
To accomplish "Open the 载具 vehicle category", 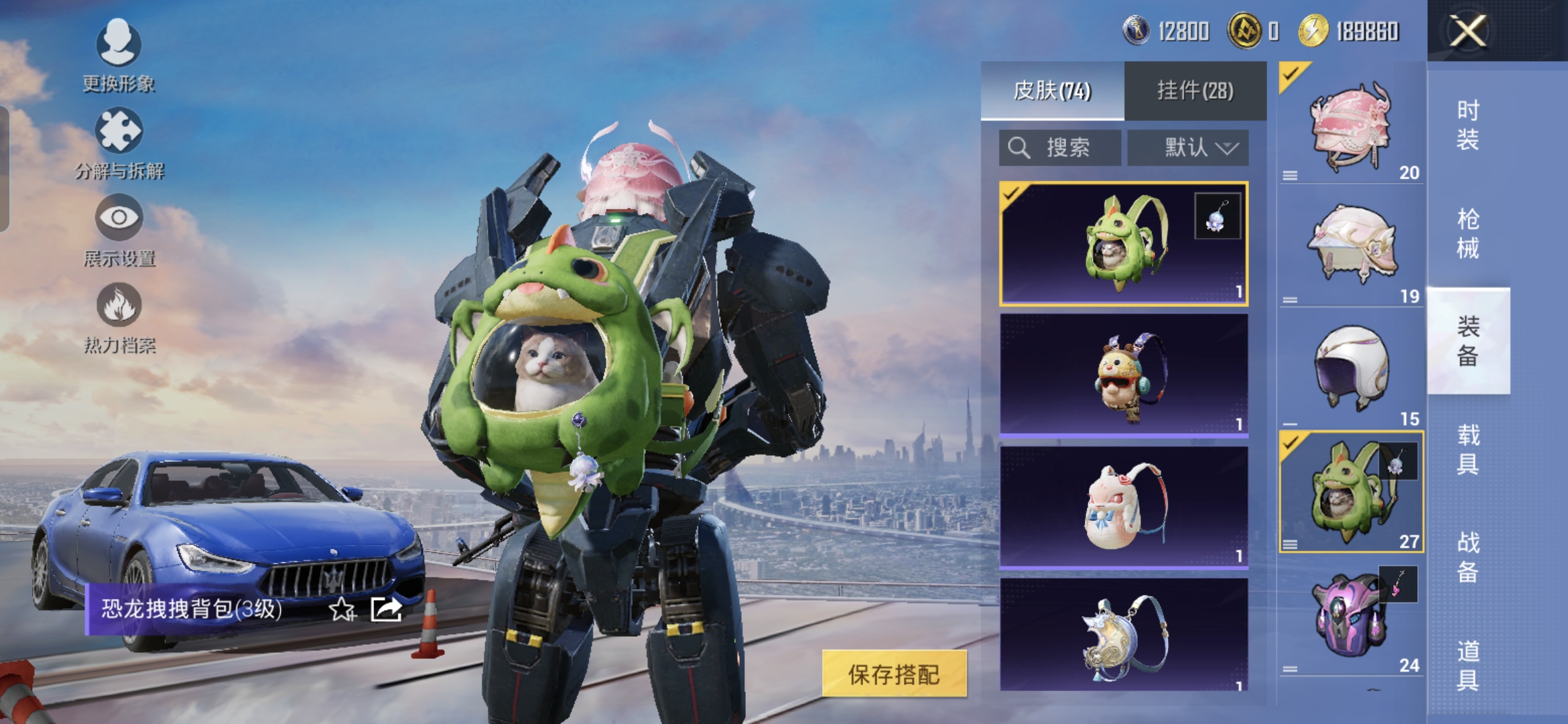I will point(1467,449).
